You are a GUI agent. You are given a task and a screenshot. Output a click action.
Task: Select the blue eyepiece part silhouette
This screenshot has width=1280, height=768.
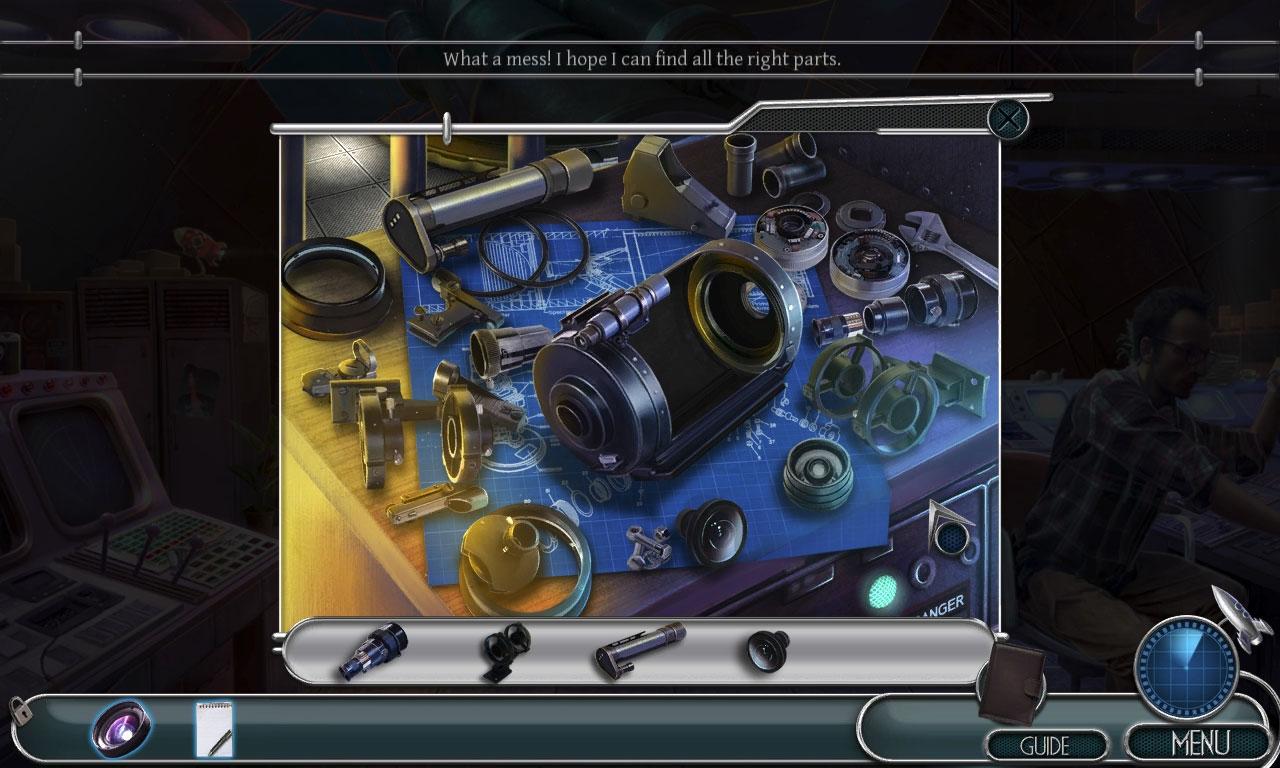[373, 651]
